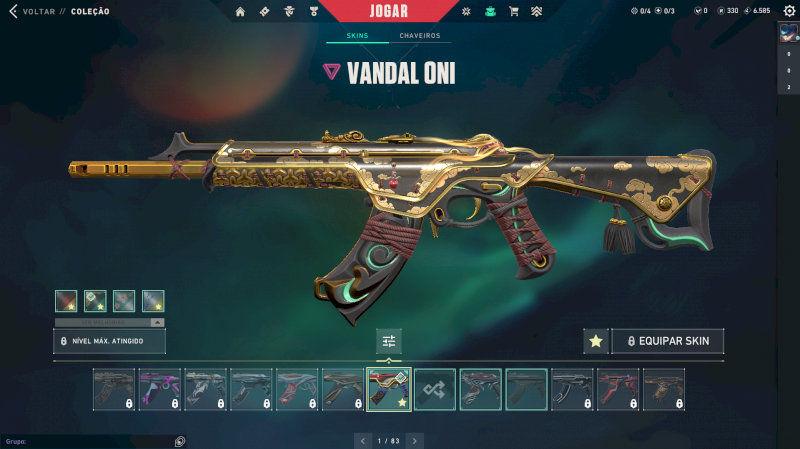Go to the previous skin page
800x449 pixels.
(x=362, y=440)
